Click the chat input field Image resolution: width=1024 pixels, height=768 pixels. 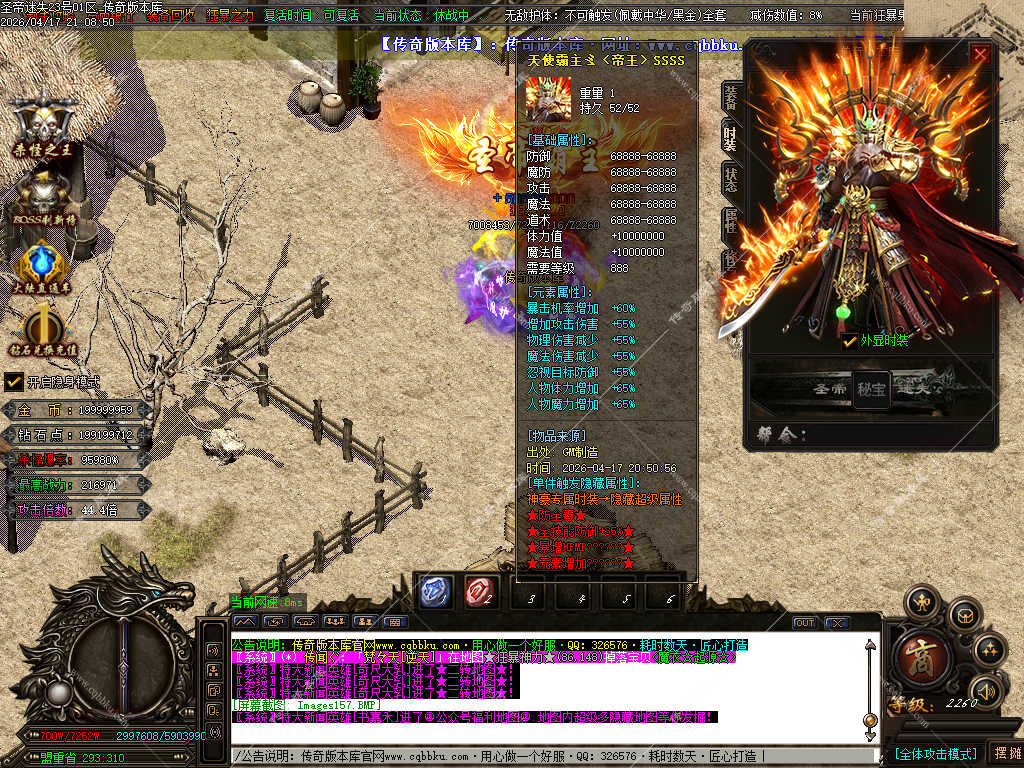coord(550,756)
